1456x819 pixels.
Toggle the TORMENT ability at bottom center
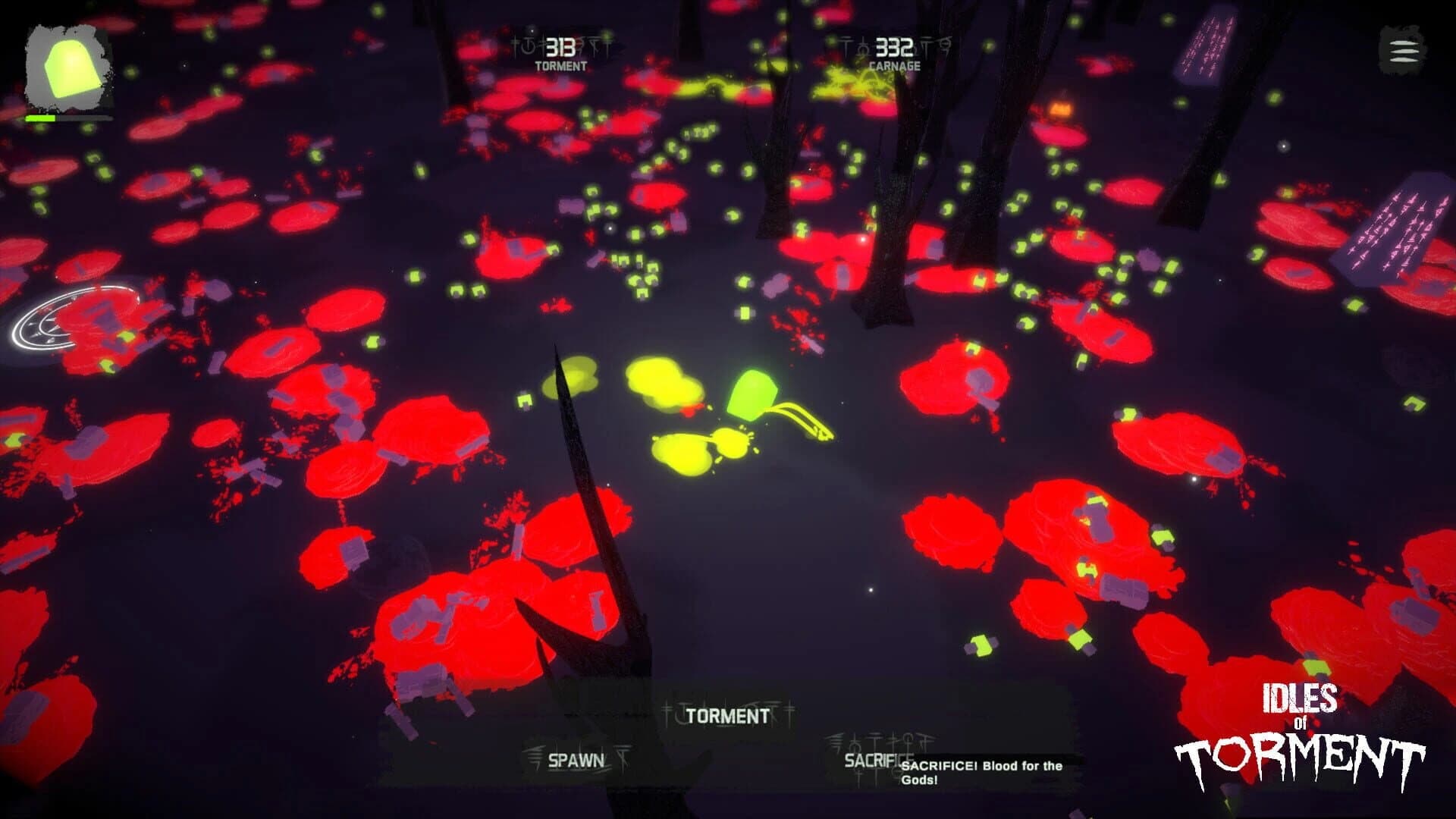point(726,715)
